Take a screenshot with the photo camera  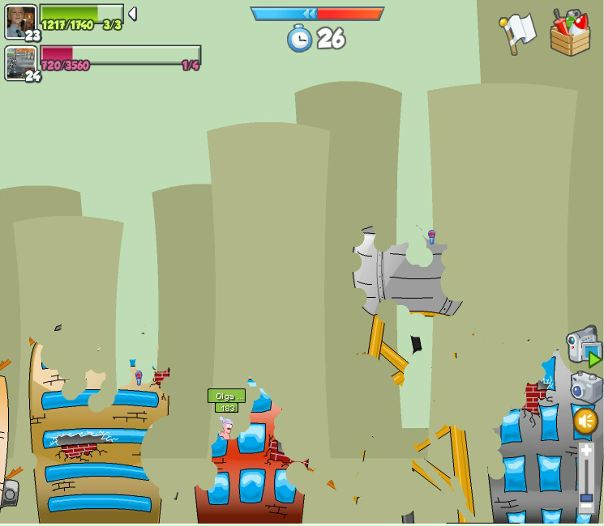click(586, 386)
